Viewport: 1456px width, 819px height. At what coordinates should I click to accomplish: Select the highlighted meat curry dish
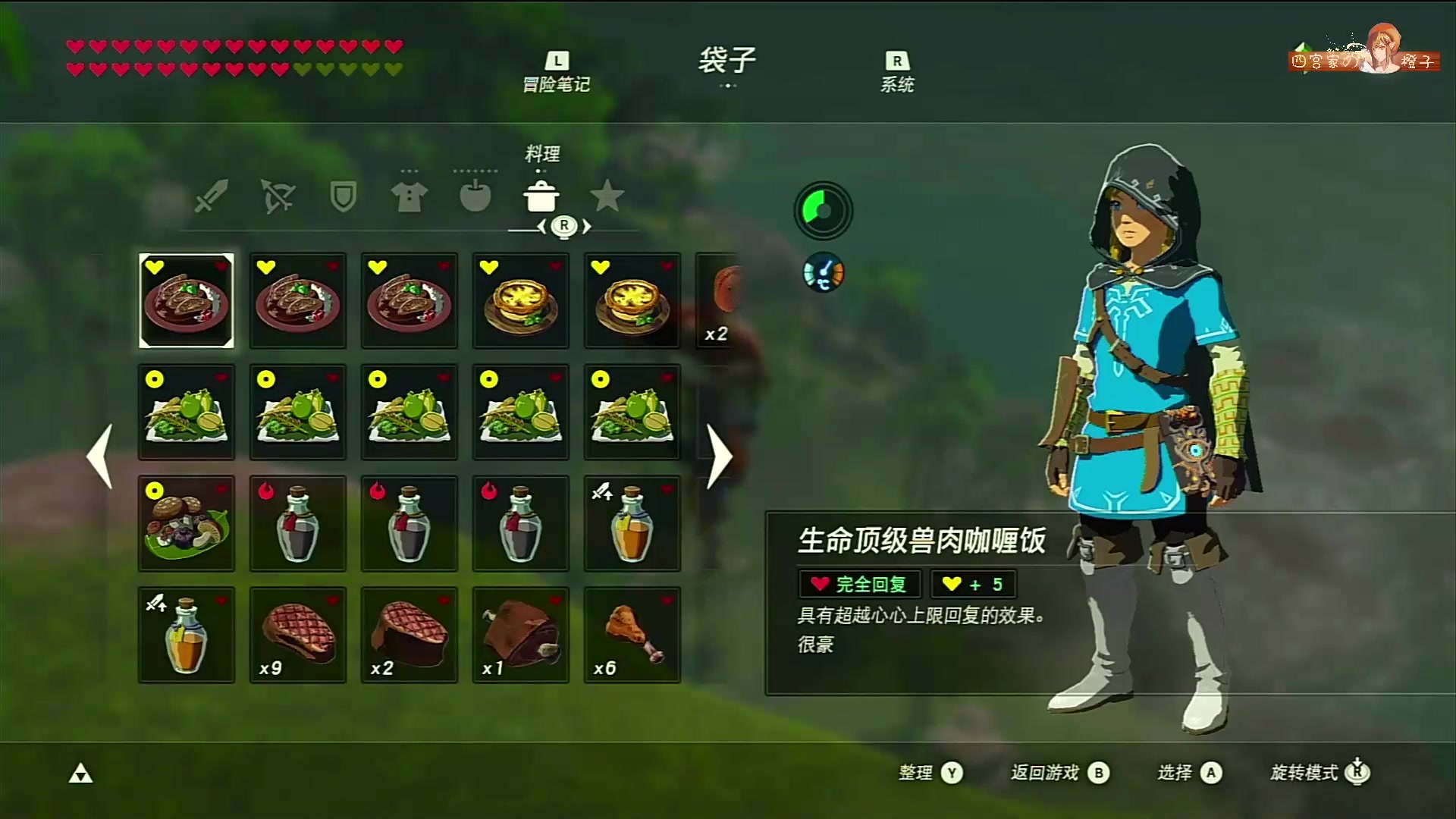(187, 301)
